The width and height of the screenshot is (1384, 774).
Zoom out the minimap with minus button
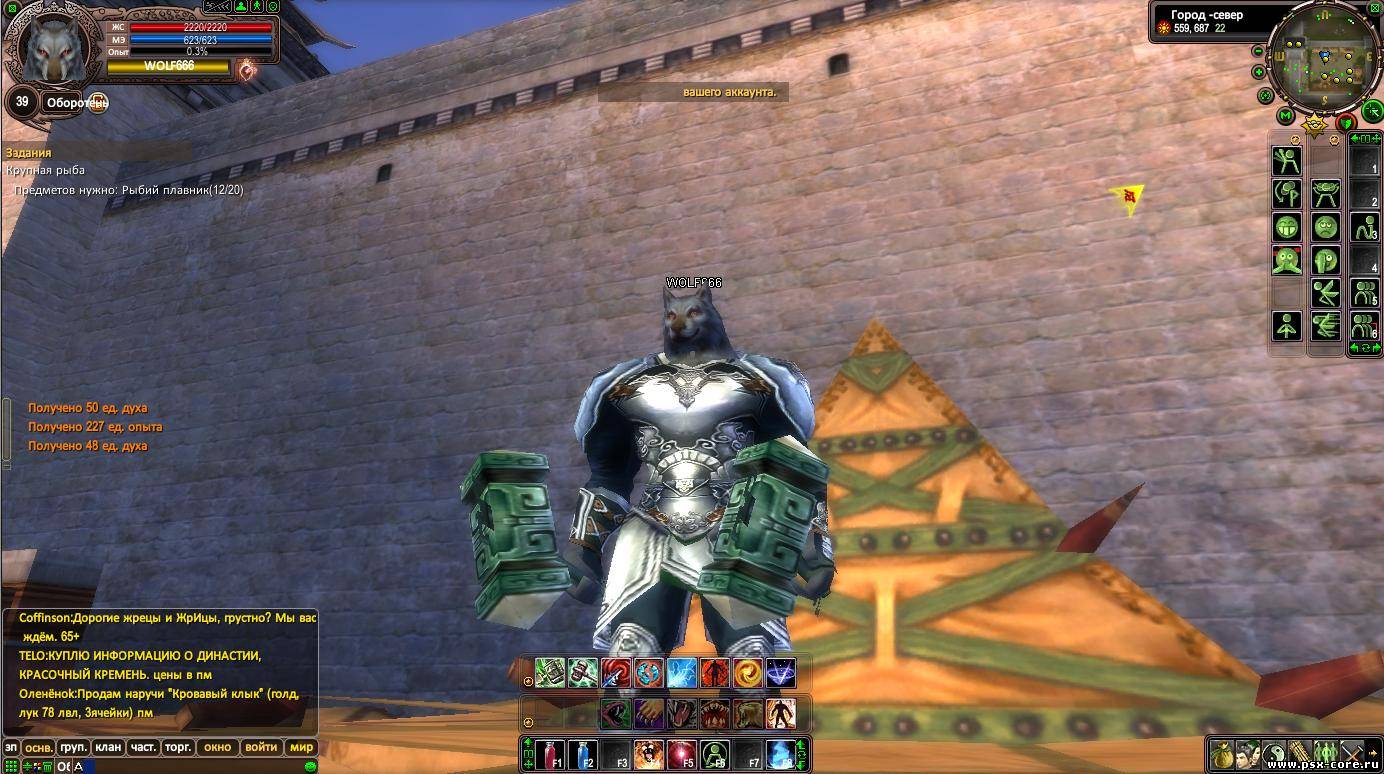click(x=1258, y=51)
